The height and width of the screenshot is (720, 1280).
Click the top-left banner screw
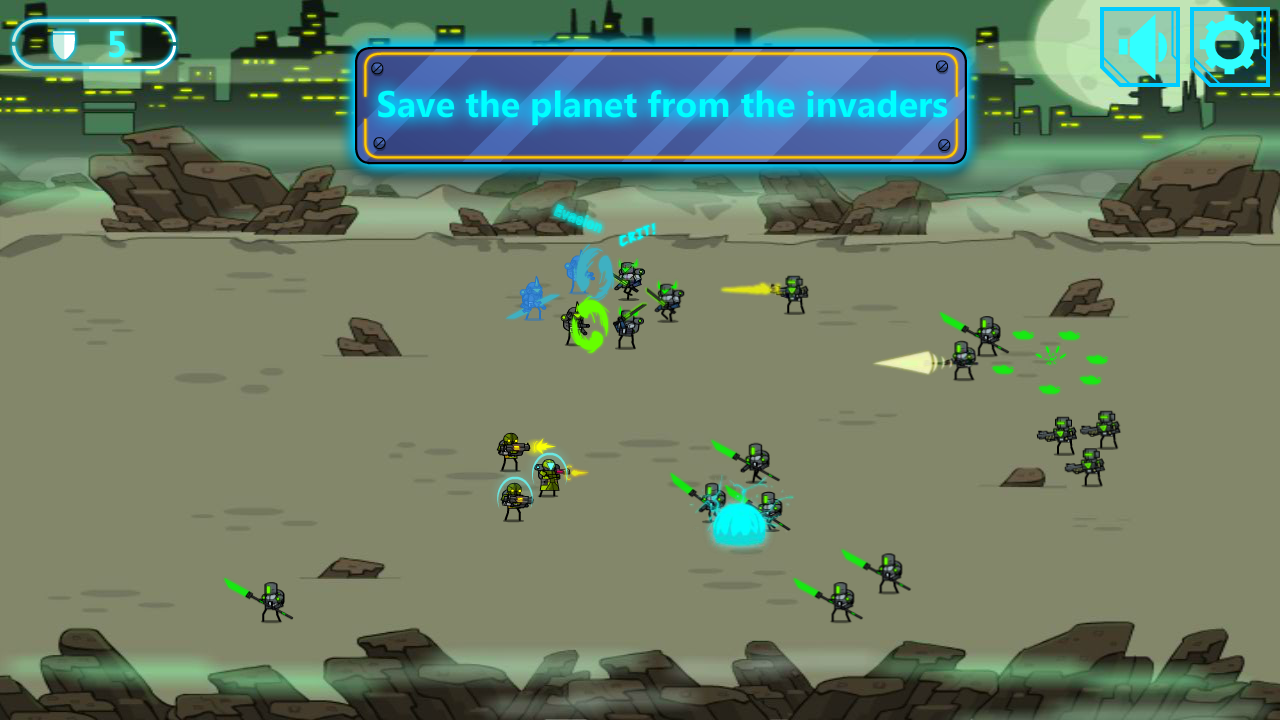[x=378, y=69]
